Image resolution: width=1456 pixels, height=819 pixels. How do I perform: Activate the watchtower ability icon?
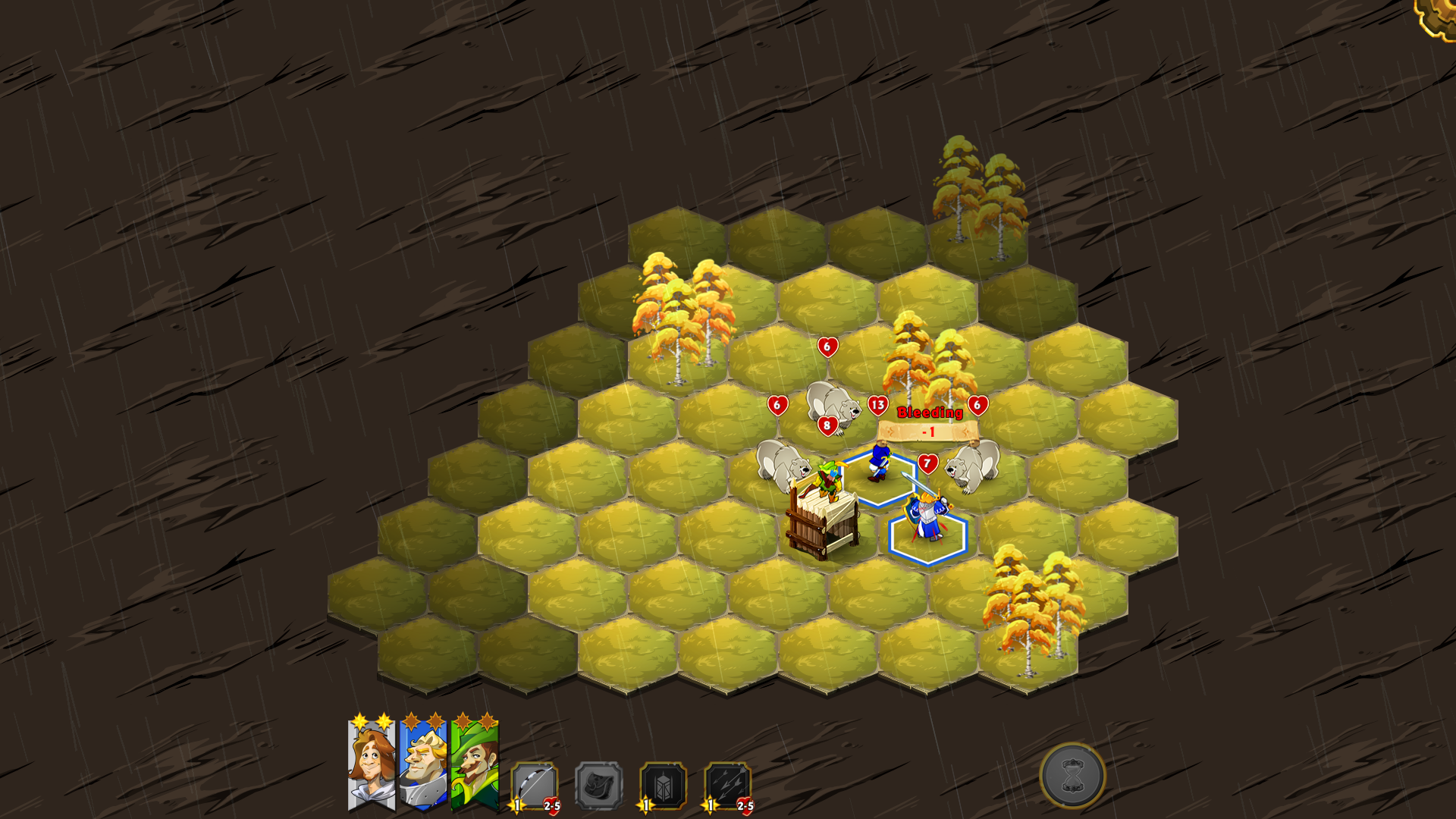[664, 786]
